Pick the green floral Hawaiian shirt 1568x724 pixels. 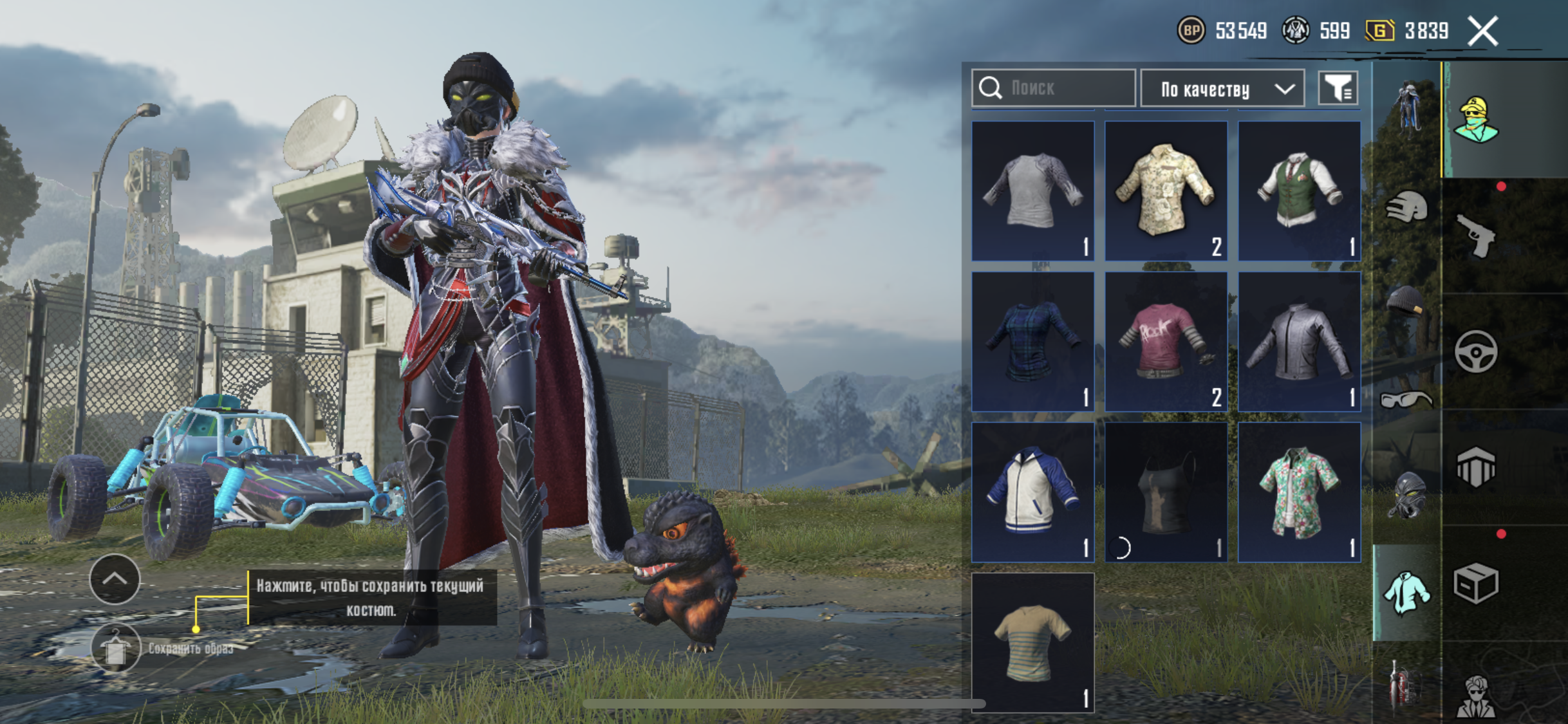point(1299,492)
